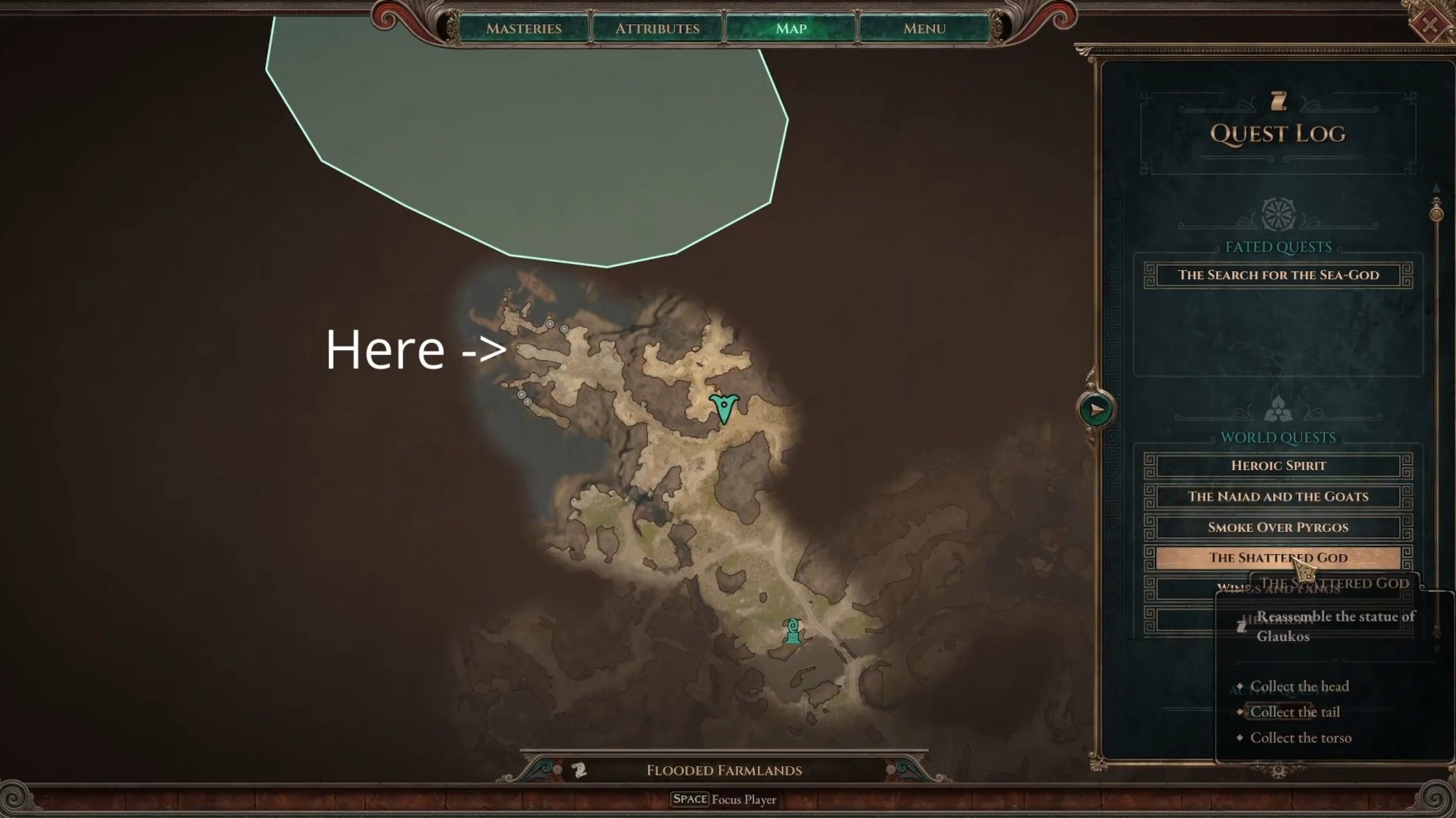This screenshot has height=818, width=1456.
Task: Open the Menu tab
Action: [924, 28]
